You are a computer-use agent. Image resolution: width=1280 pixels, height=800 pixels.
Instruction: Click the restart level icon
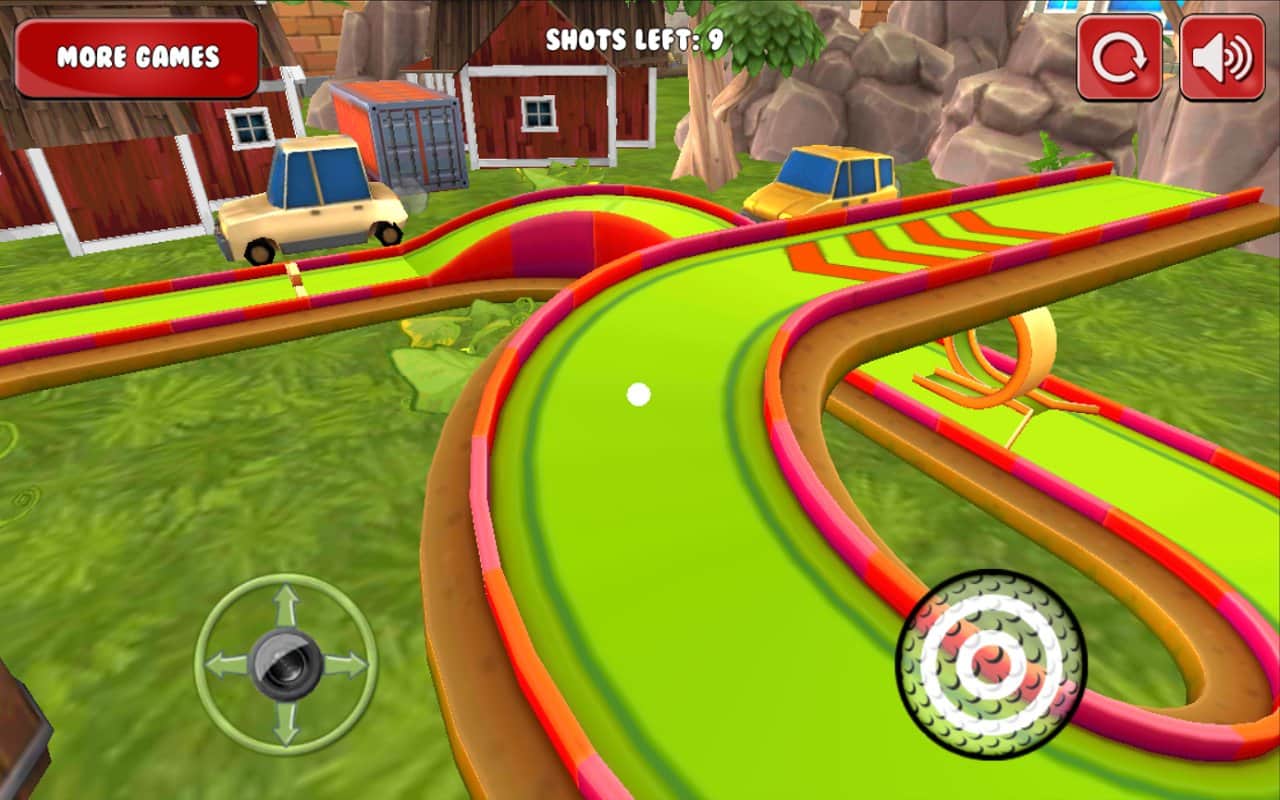[x=1120, y=58]
